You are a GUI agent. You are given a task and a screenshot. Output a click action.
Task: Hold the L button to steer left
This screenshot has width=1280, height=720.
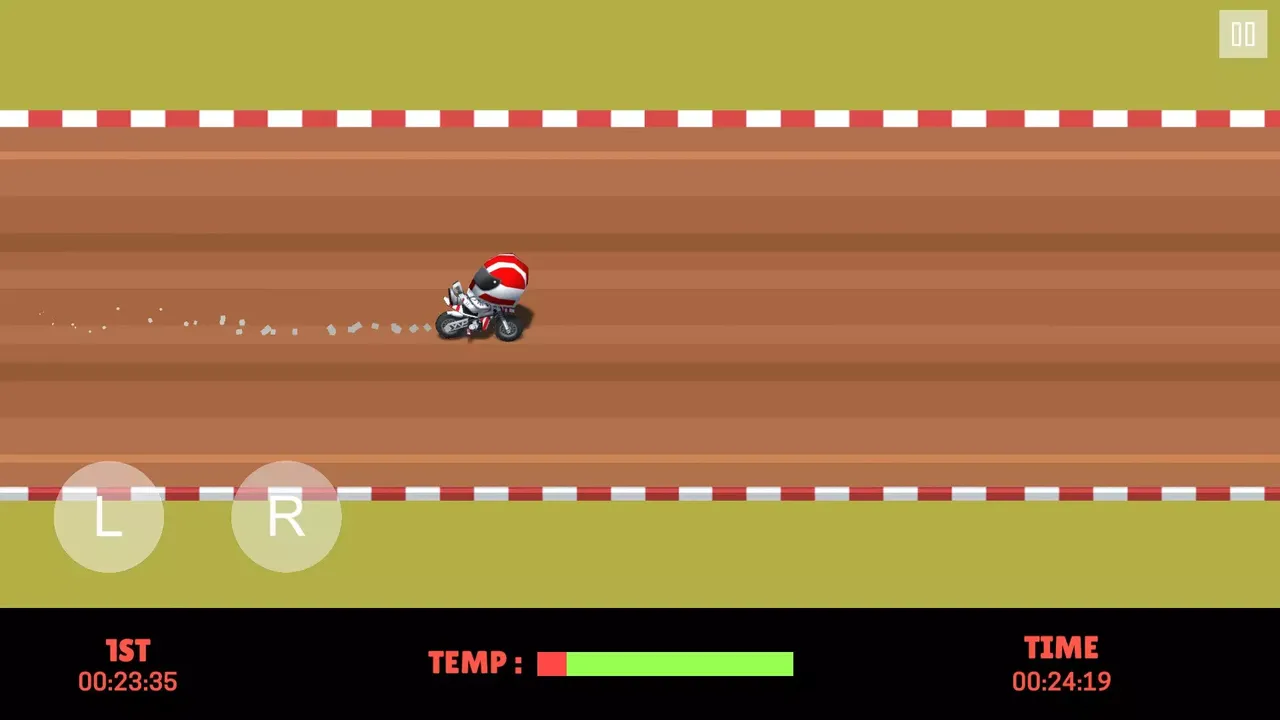109,516
